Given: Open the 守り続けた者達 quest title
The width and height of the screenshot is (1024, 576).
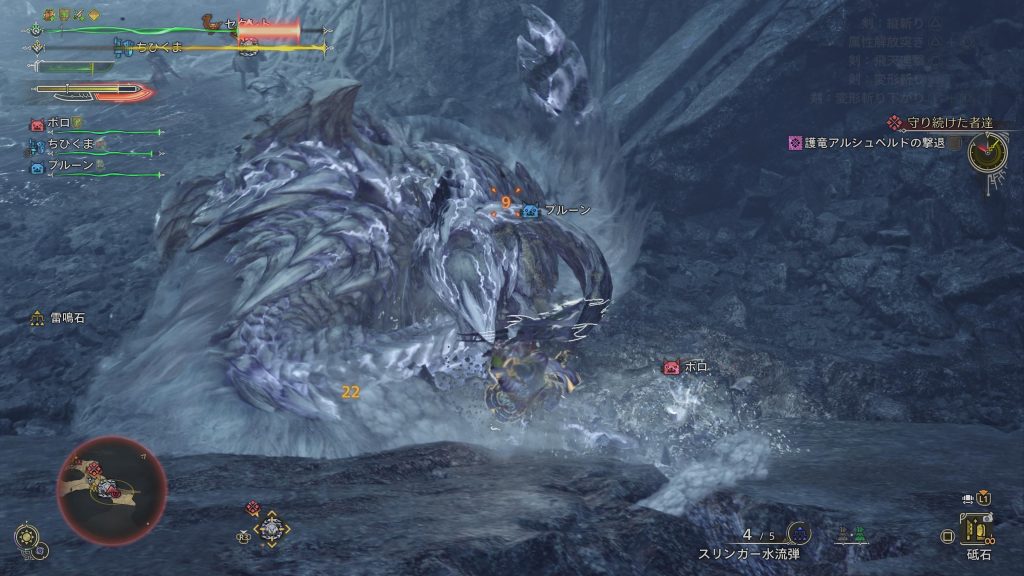Looking at the screenshot, I should click(949, 123).
